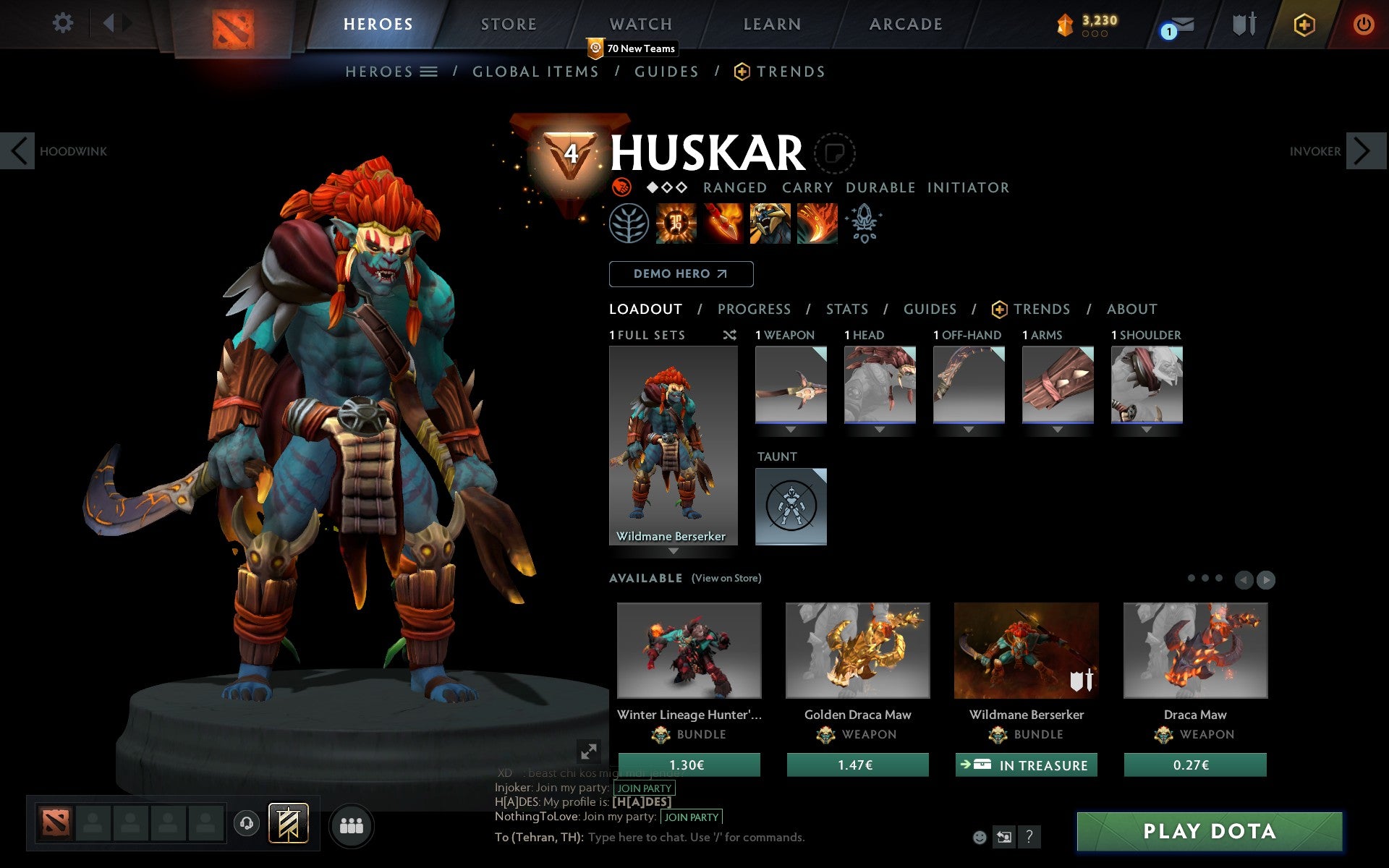Open the Wildmane Berserker set dropdown arrow
The image size is (1389, 868).
click(x=674, y=550)
